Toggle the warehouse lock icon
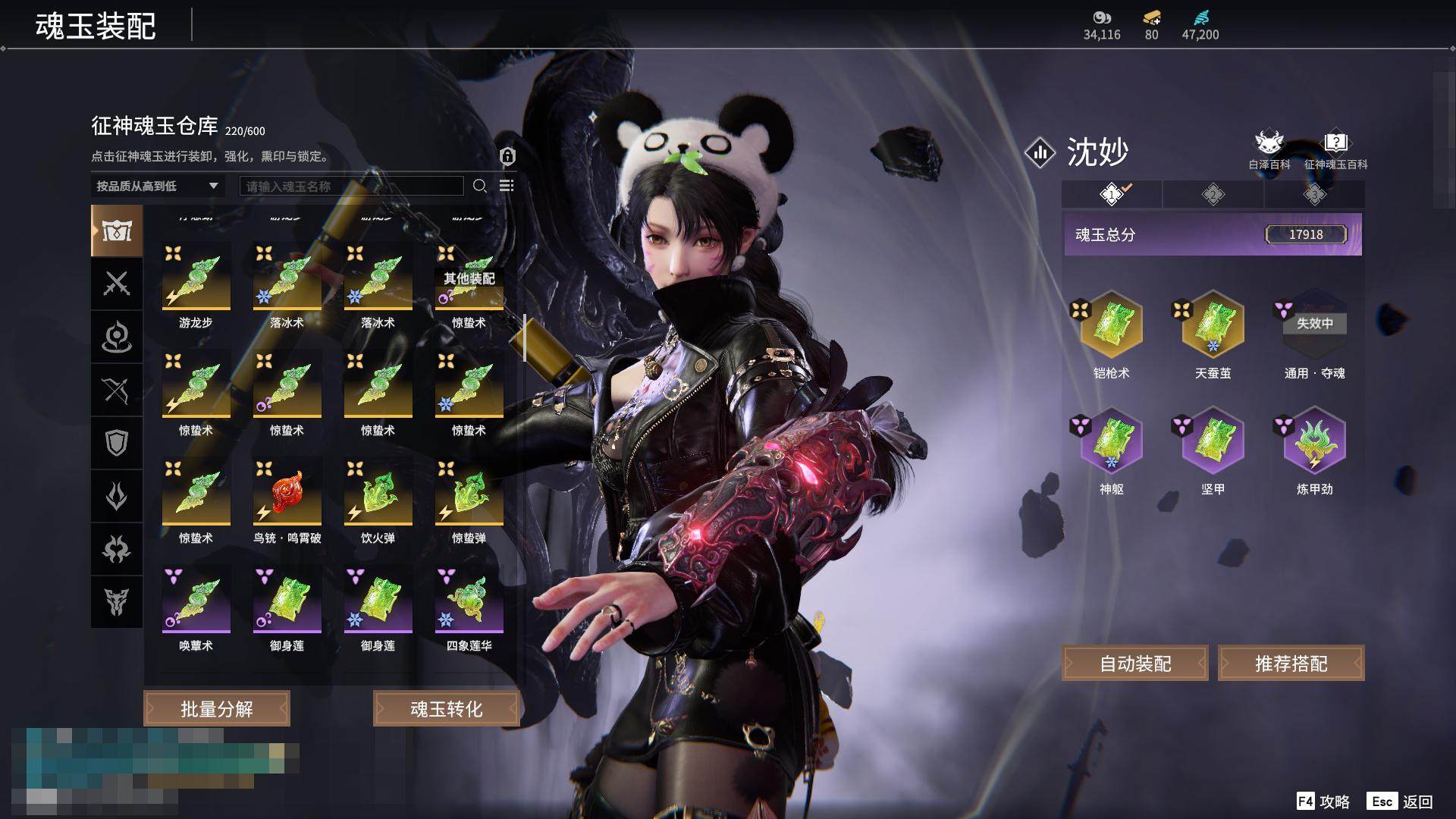 click(507, 157)
